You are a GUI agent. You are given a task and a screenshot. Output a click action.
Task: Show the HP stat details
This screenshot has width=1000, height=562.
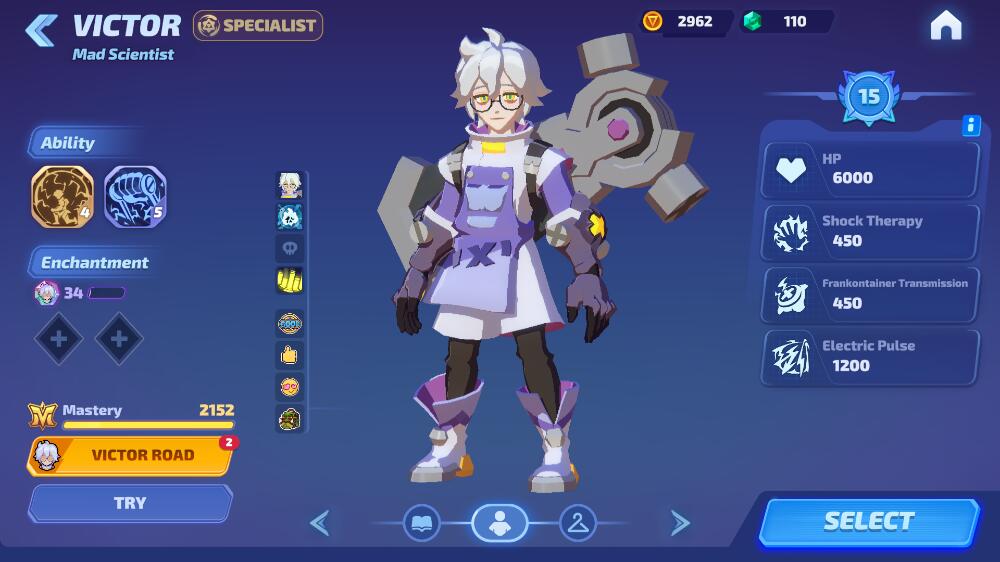pyautogui.click(x=870, y=169)
